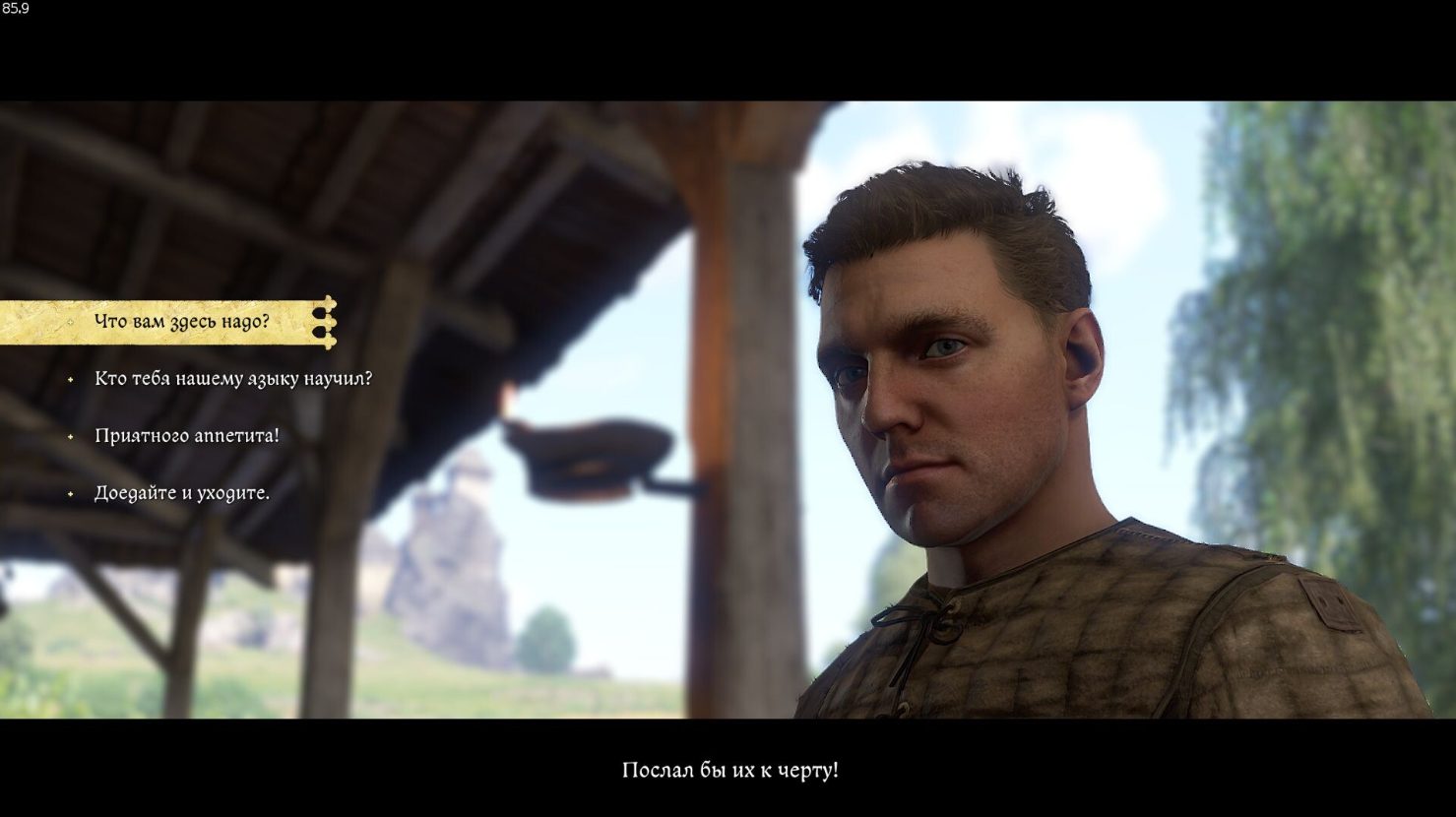
Task: Select "Кто тебя нашему языку научил?" dialogue option
Action: [232, 379]
